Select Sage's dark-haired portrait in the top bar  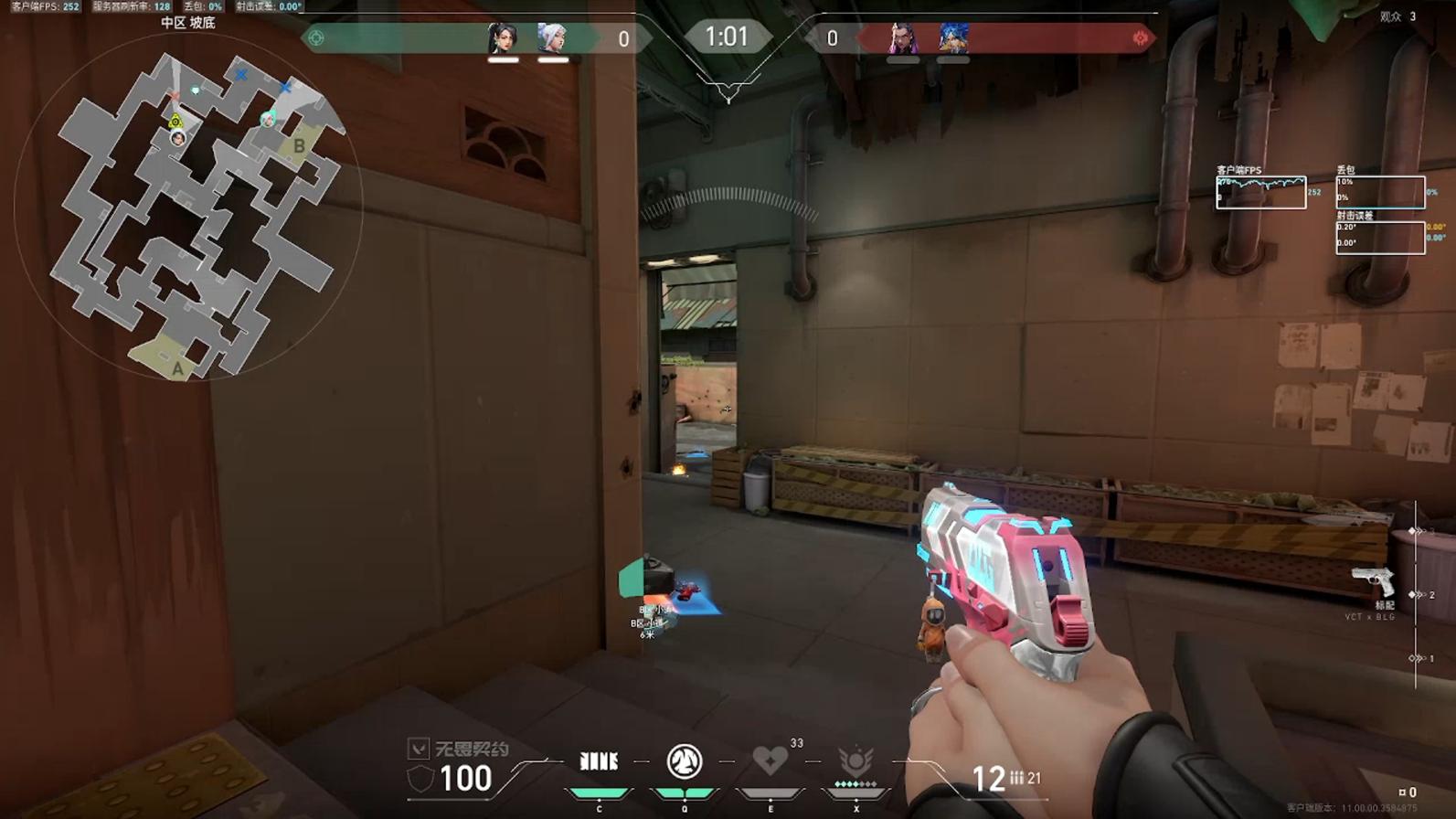(503, 38)
